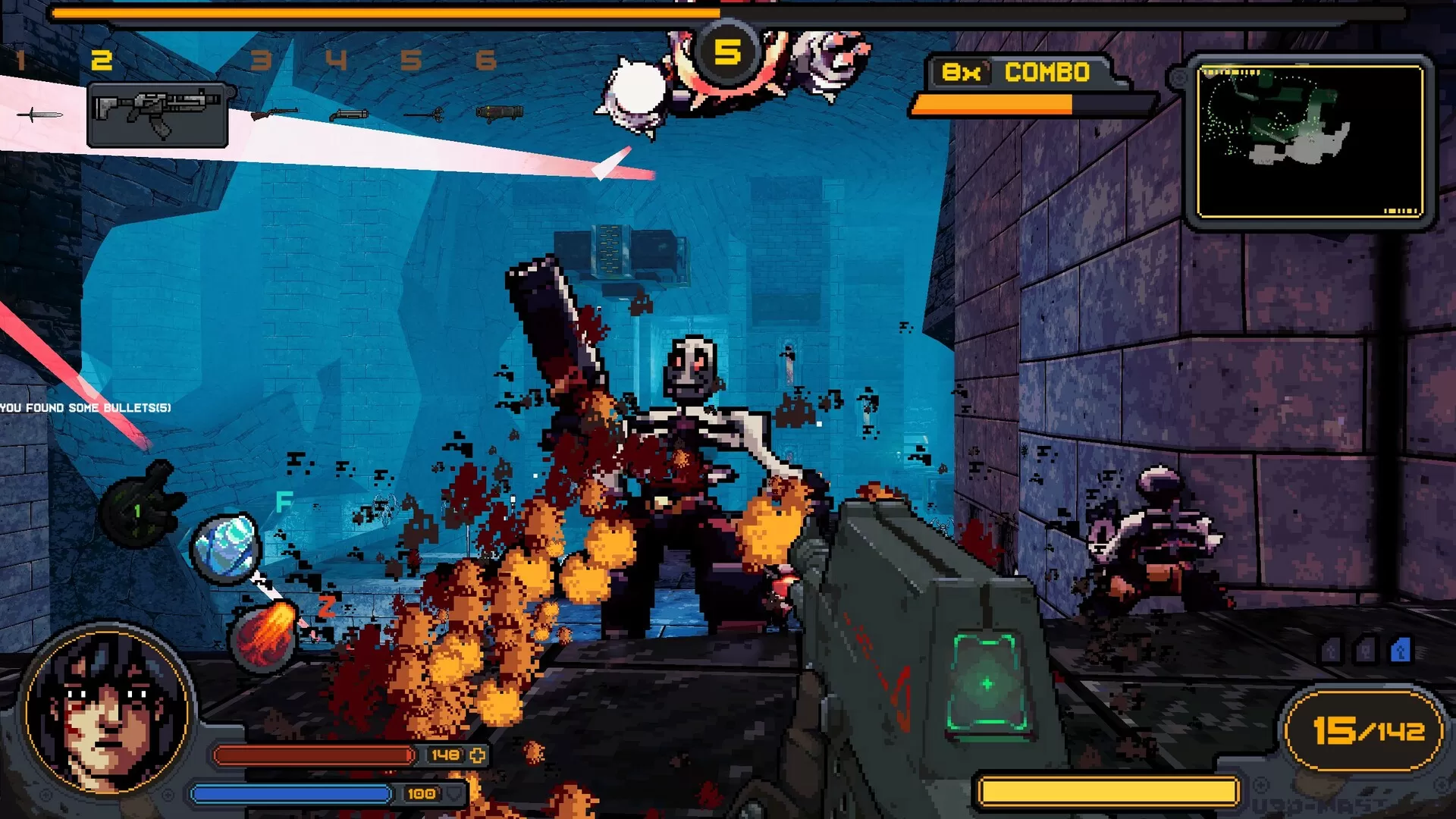Click the YOU FOUND SOME BULLETS(5) message
Viewport: 1456px width, 819px height.
point(86,407)
